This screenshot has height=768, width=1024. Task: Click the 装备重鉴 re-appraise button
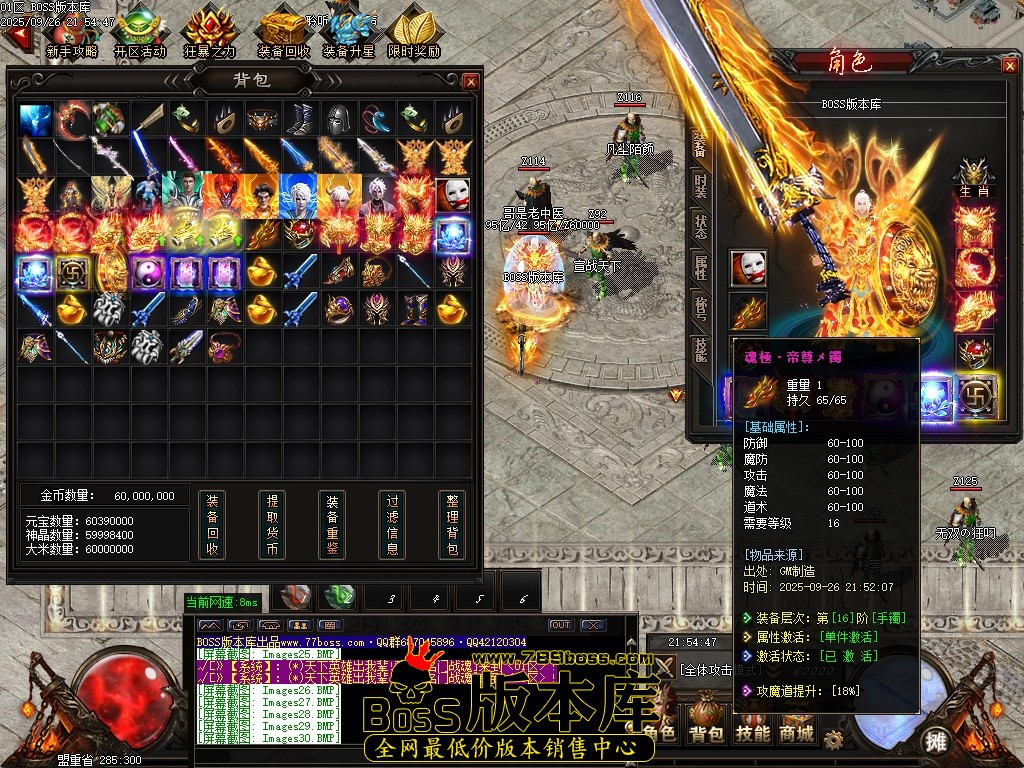point(332,524)
